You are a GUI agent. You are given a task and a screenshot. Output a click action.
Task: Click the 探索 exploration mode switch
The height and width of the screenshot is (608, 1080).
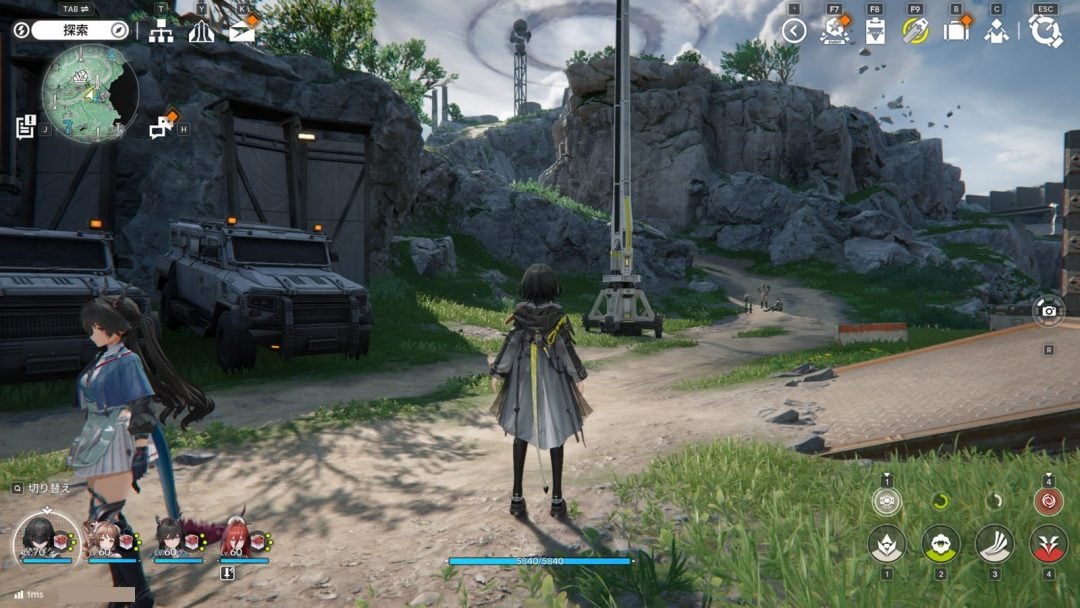coord(75,30)
